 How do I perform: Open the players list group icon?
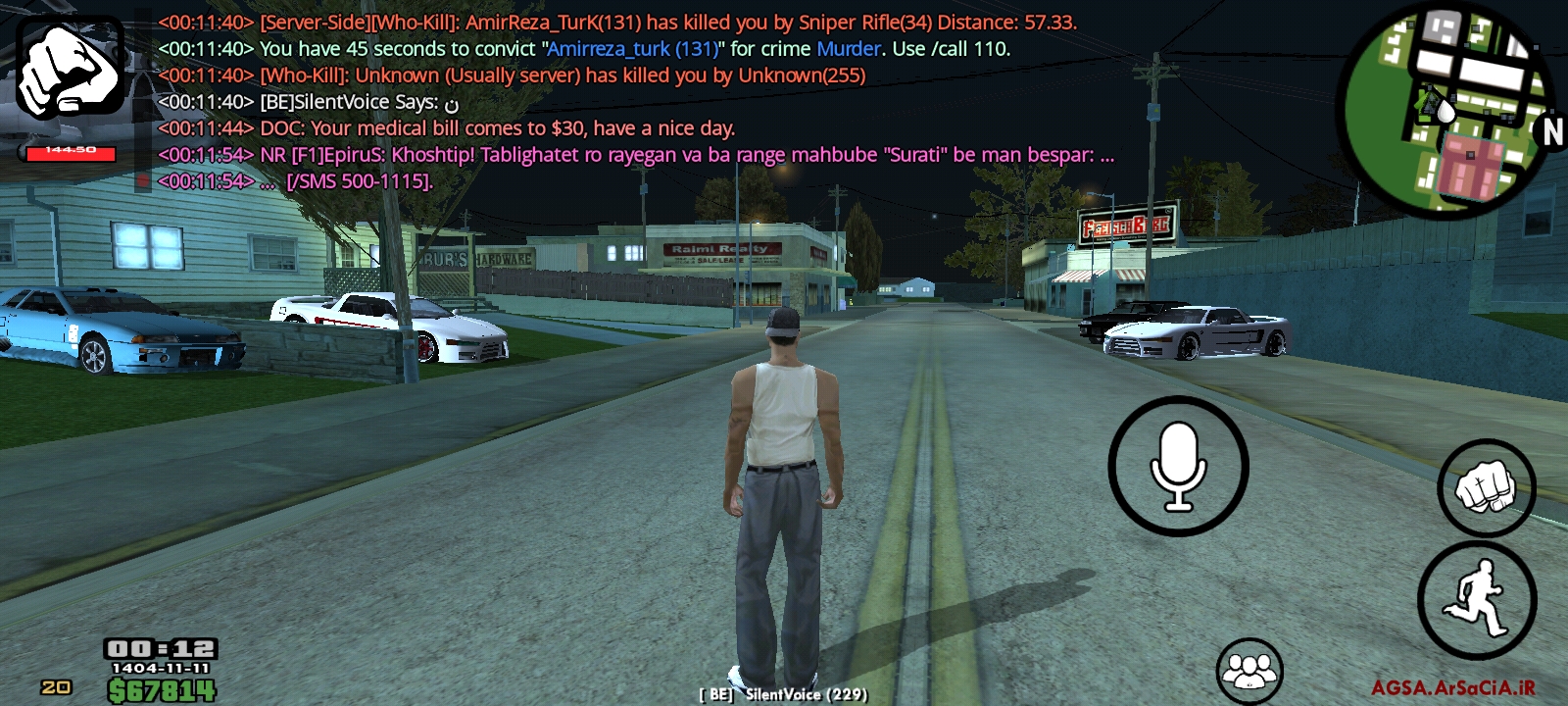click(1249, 672)
